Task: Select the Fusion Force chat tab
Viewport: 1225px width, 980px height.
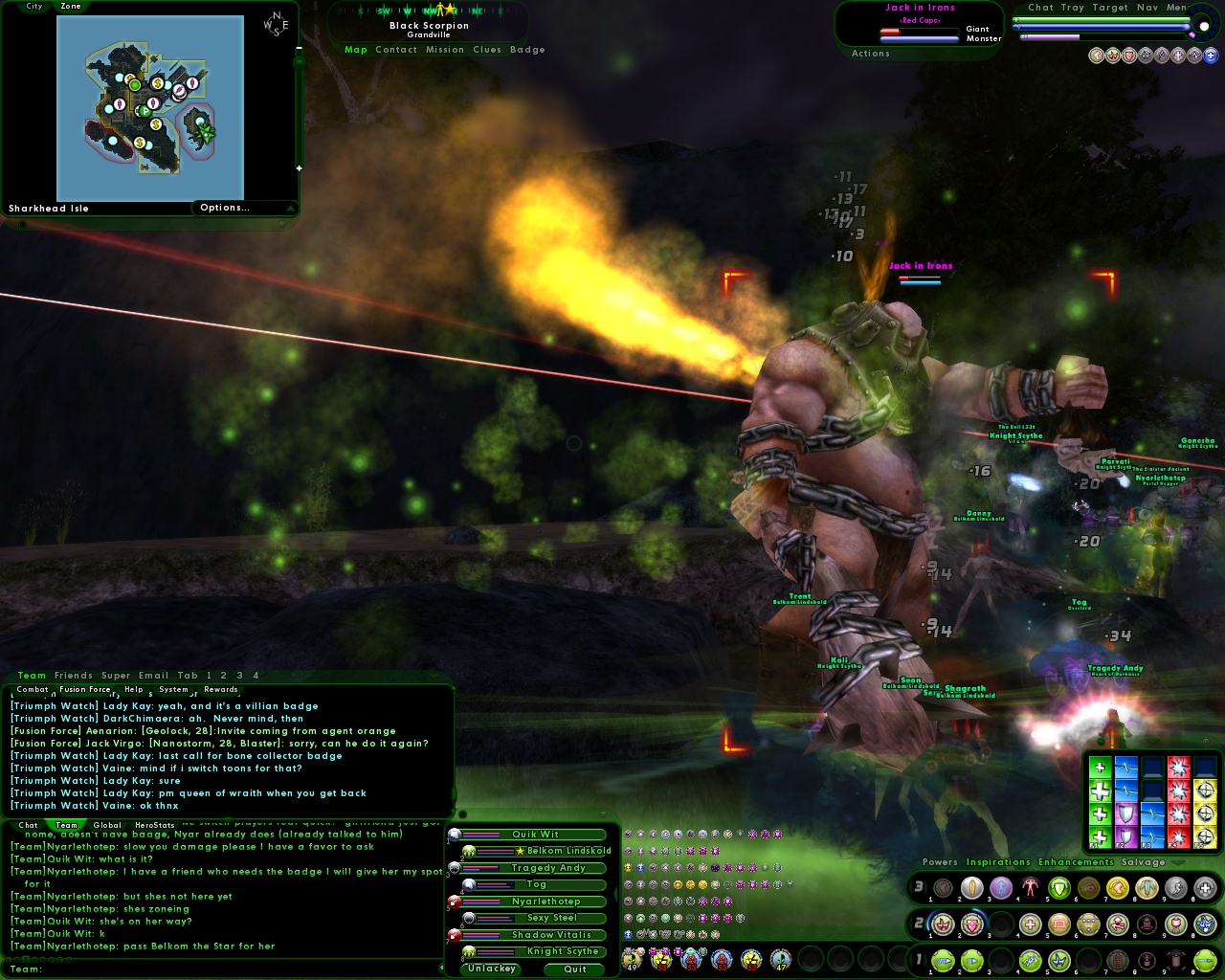Action: click(85, 689)
